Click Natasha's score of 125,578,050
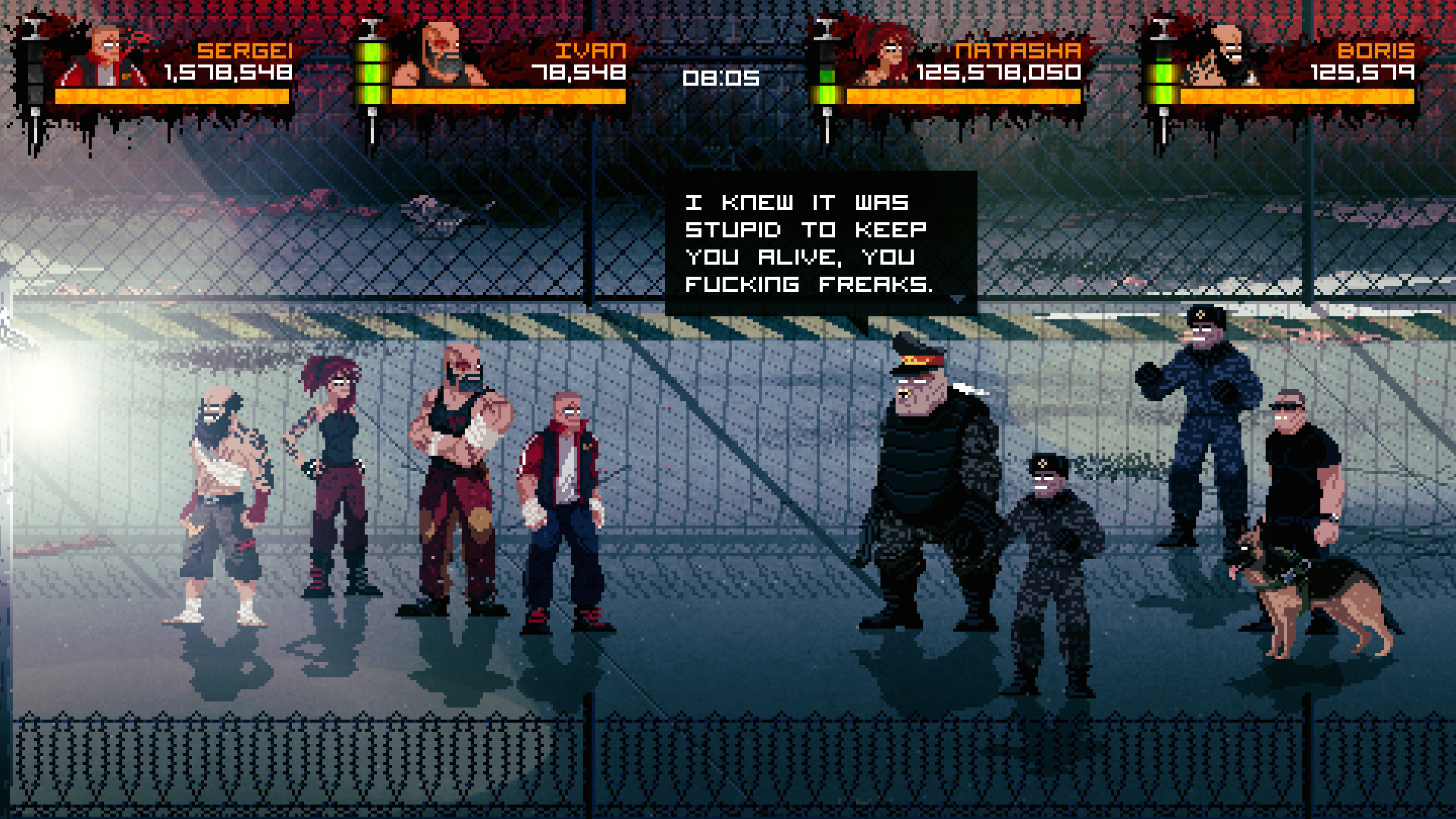Image resolution: width=1456 pixels, height=819 pixels. (997, 74)
